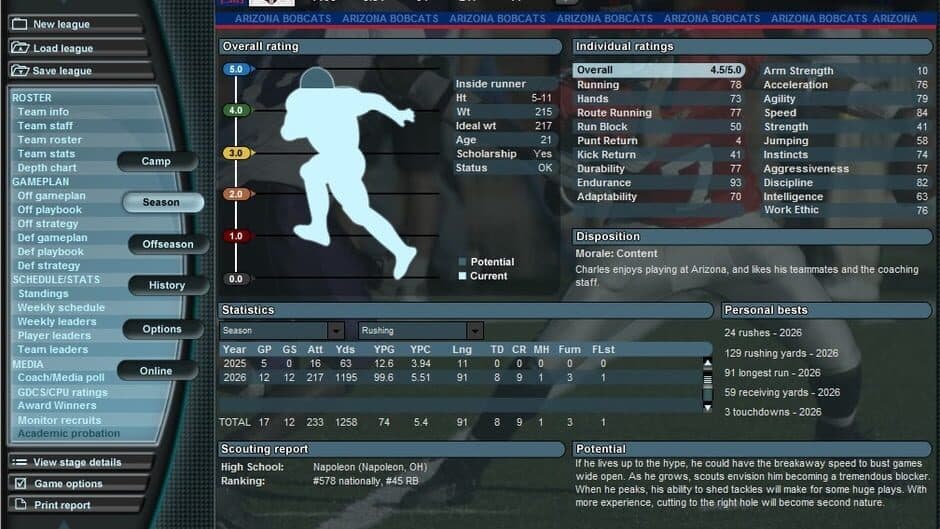This screenshot has height=529, width=940.
Task: View the Weekly schedule
Action: [61, 308]
